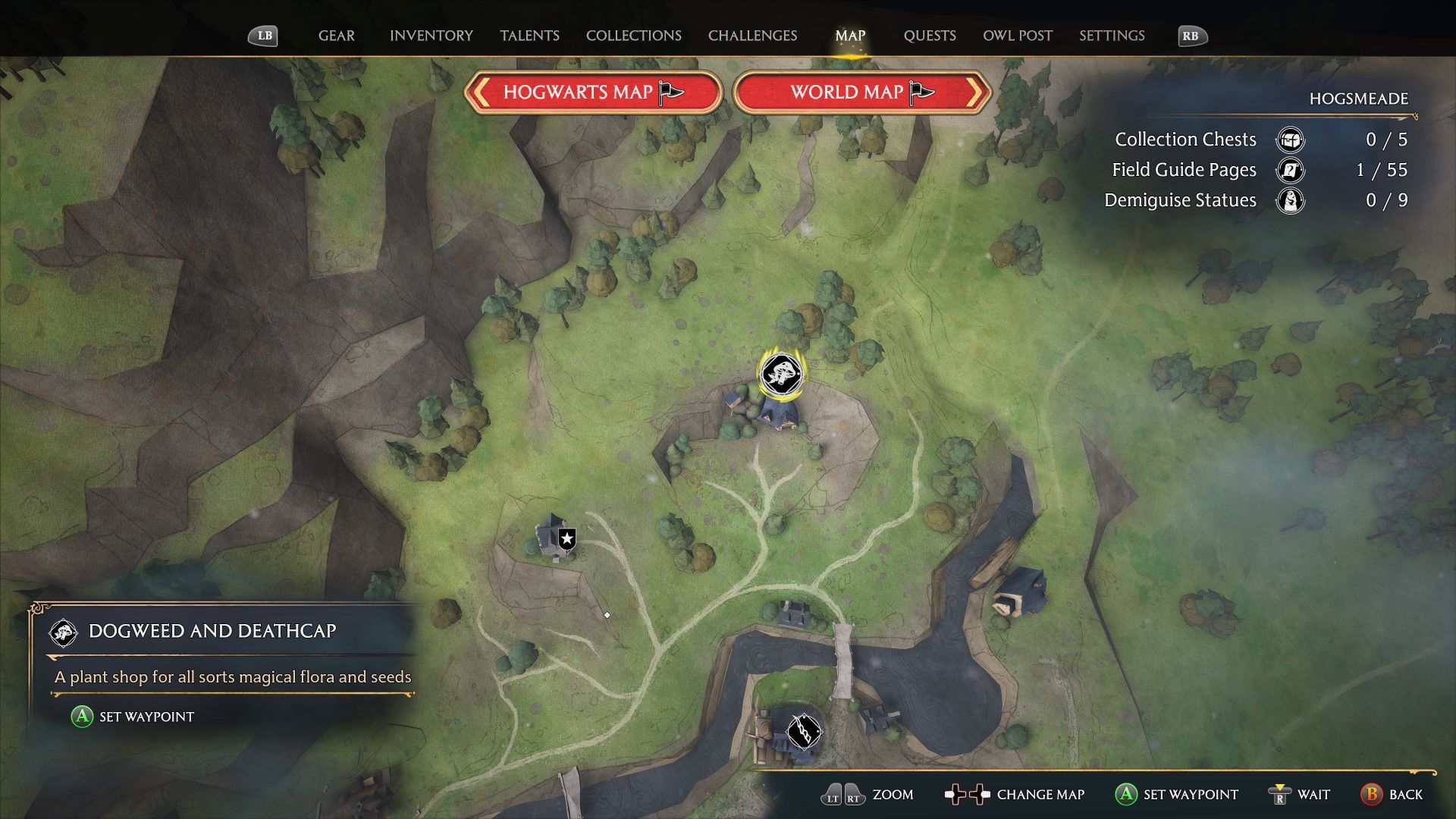Select the Talents tab
The width and height of the screenshot is (1456, 819).
coord(529,36)
